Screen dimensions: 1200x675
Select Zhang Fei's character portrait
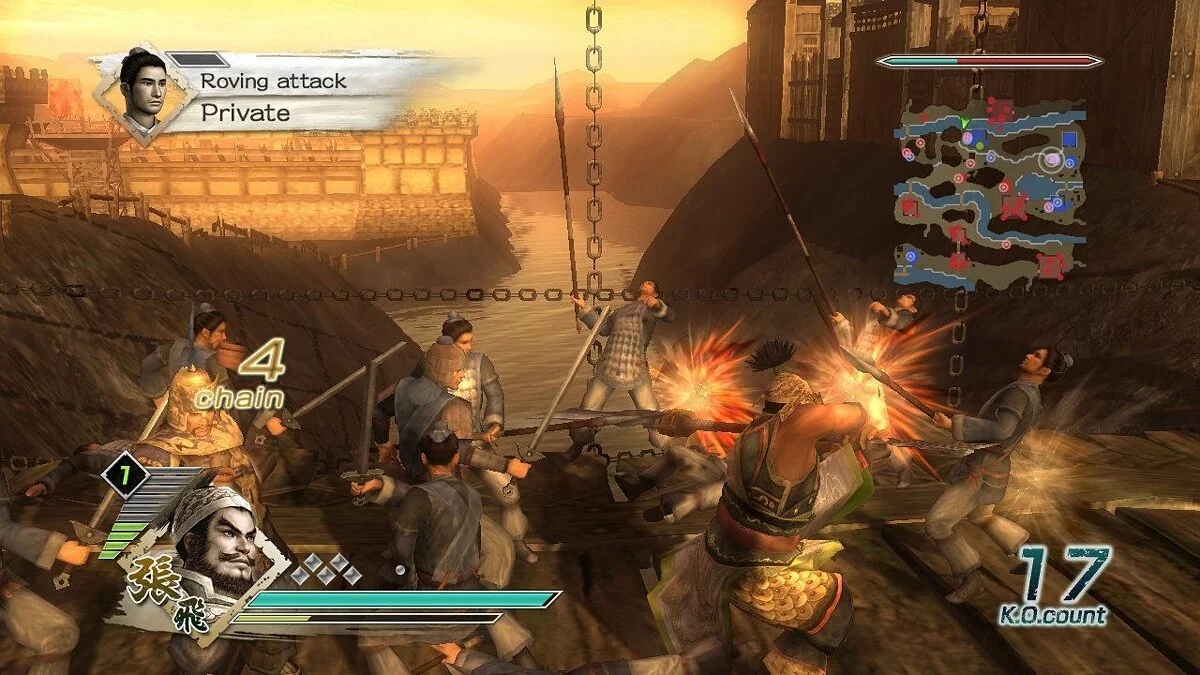[212, 543]
